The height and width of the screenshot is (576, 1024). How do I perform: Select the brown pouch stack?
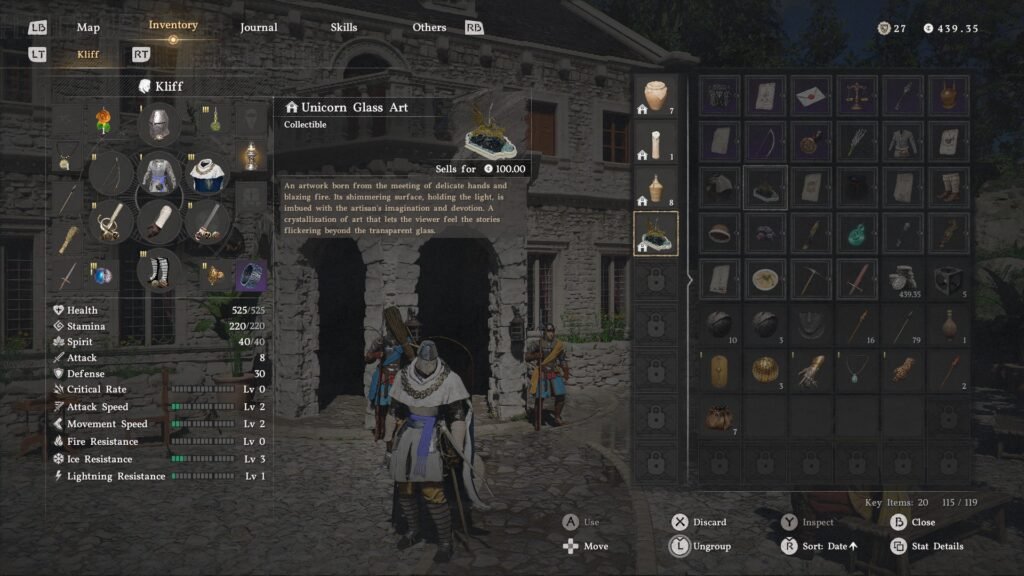tap(718, 415)
